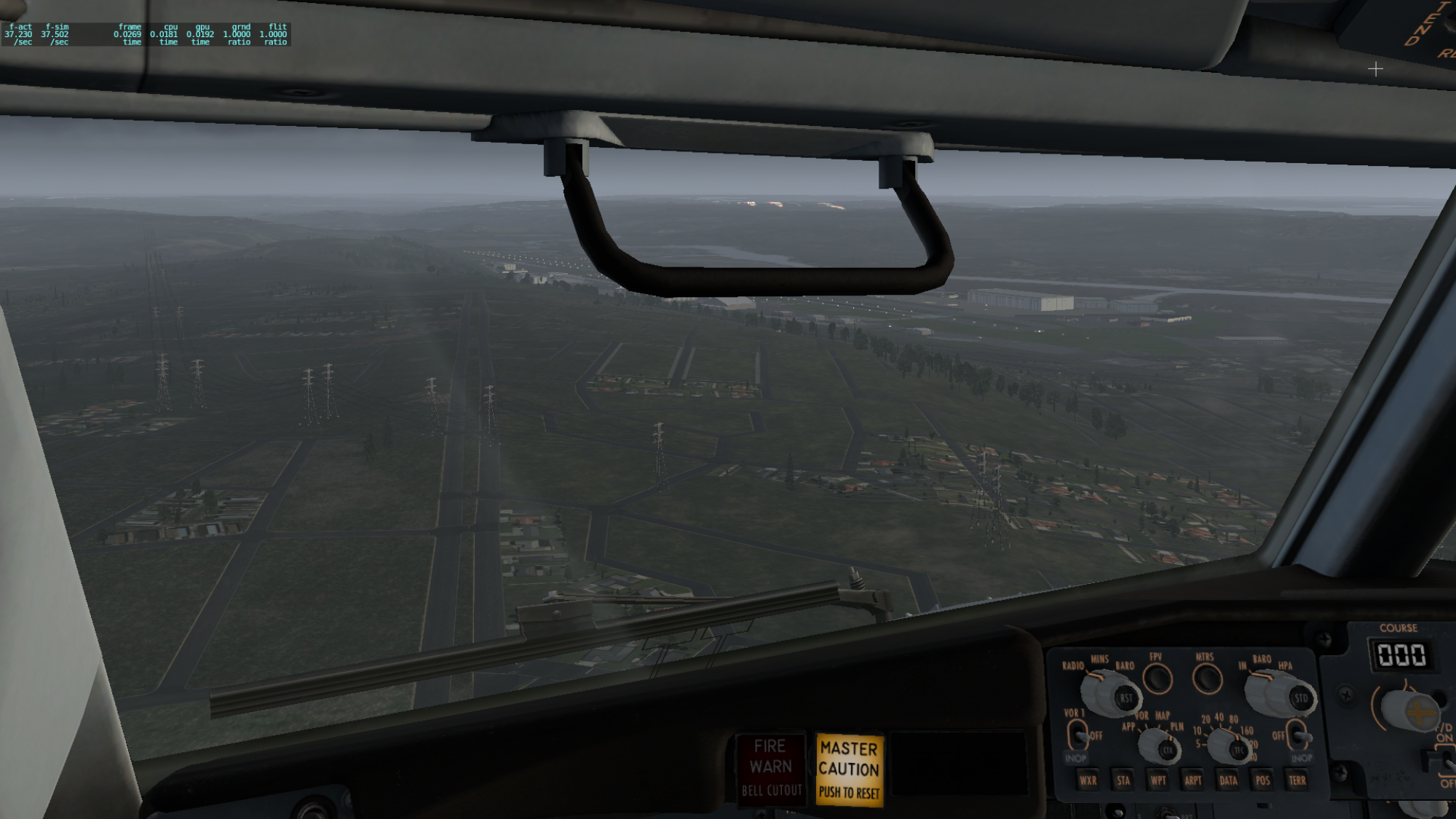Push the Fire Warn bell cutout button
The height and width of the screenshot is (819, 1456).
click(771, 768)
